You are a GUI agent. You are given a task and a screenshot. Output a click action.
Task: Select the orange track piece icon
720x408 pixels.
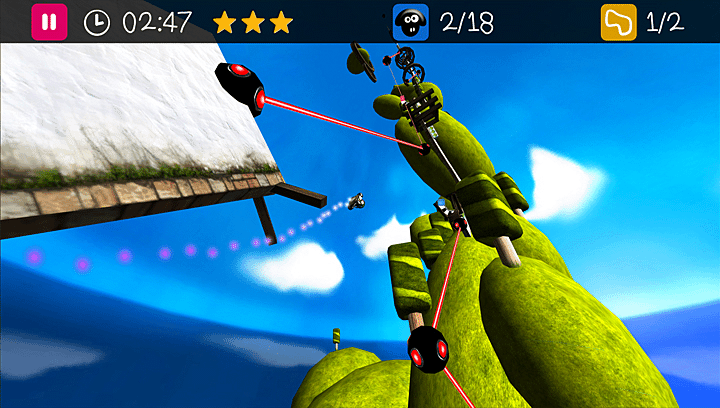(618, 22)
